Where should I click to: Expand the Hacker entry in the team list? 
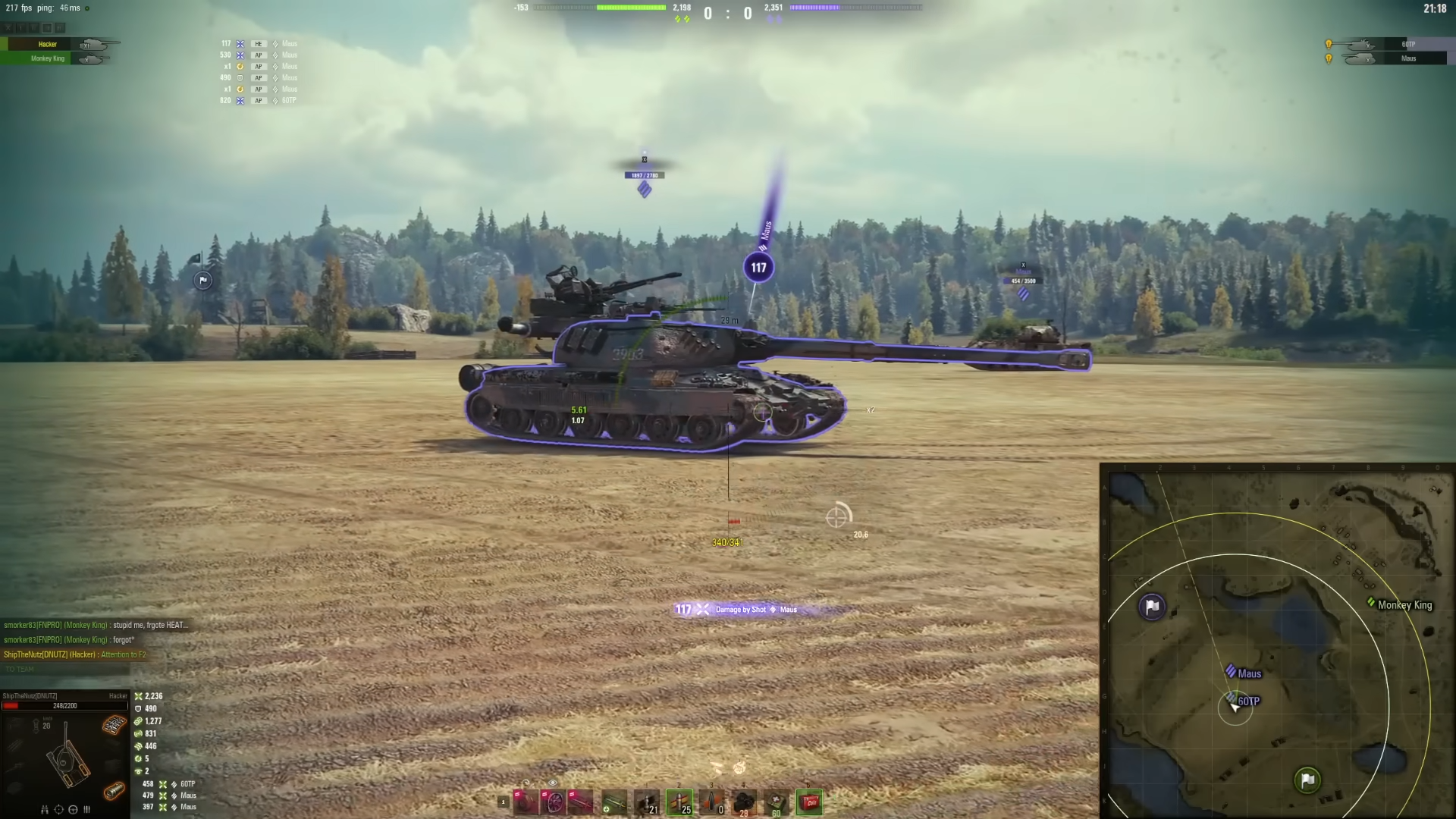(47, 44)
